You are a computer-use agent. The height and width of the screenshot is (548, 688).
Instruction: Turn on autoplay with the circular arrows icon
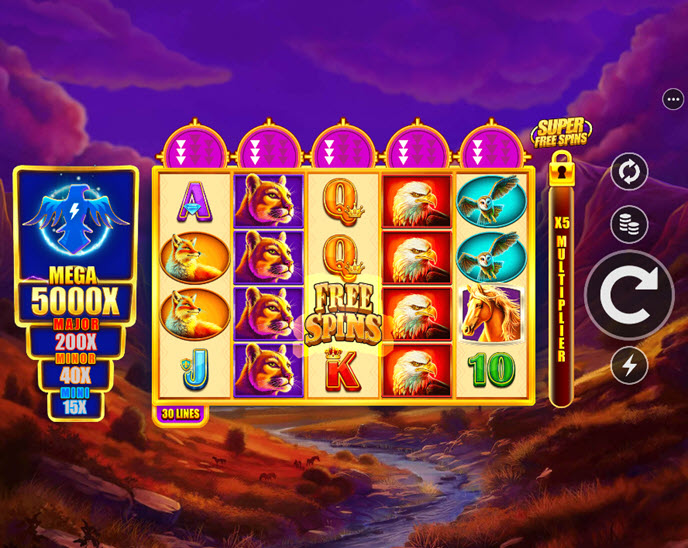point(629,171)
